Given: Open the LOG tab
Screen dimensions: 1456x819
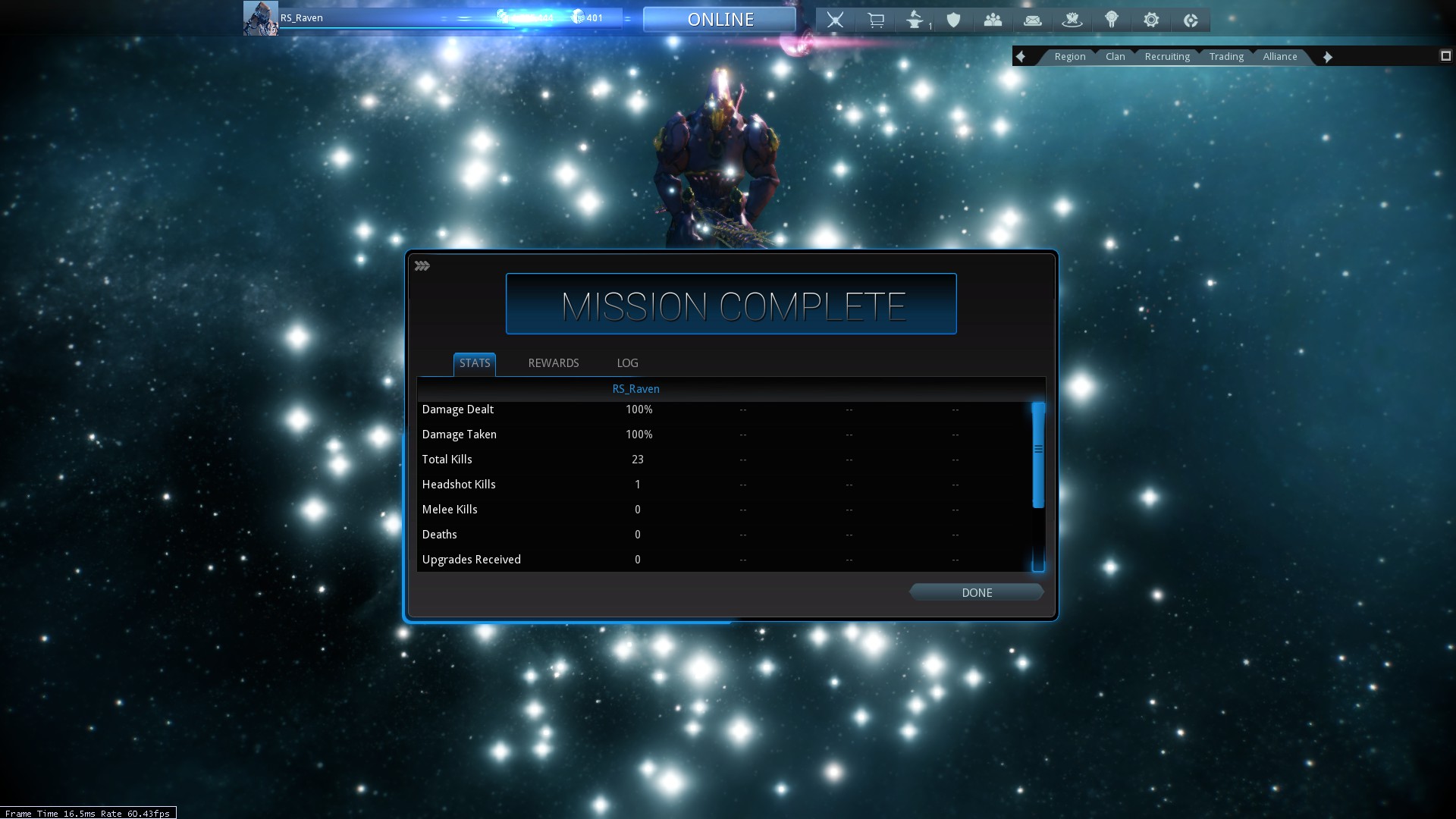Looking at the screenshot, I should (627, 363).
